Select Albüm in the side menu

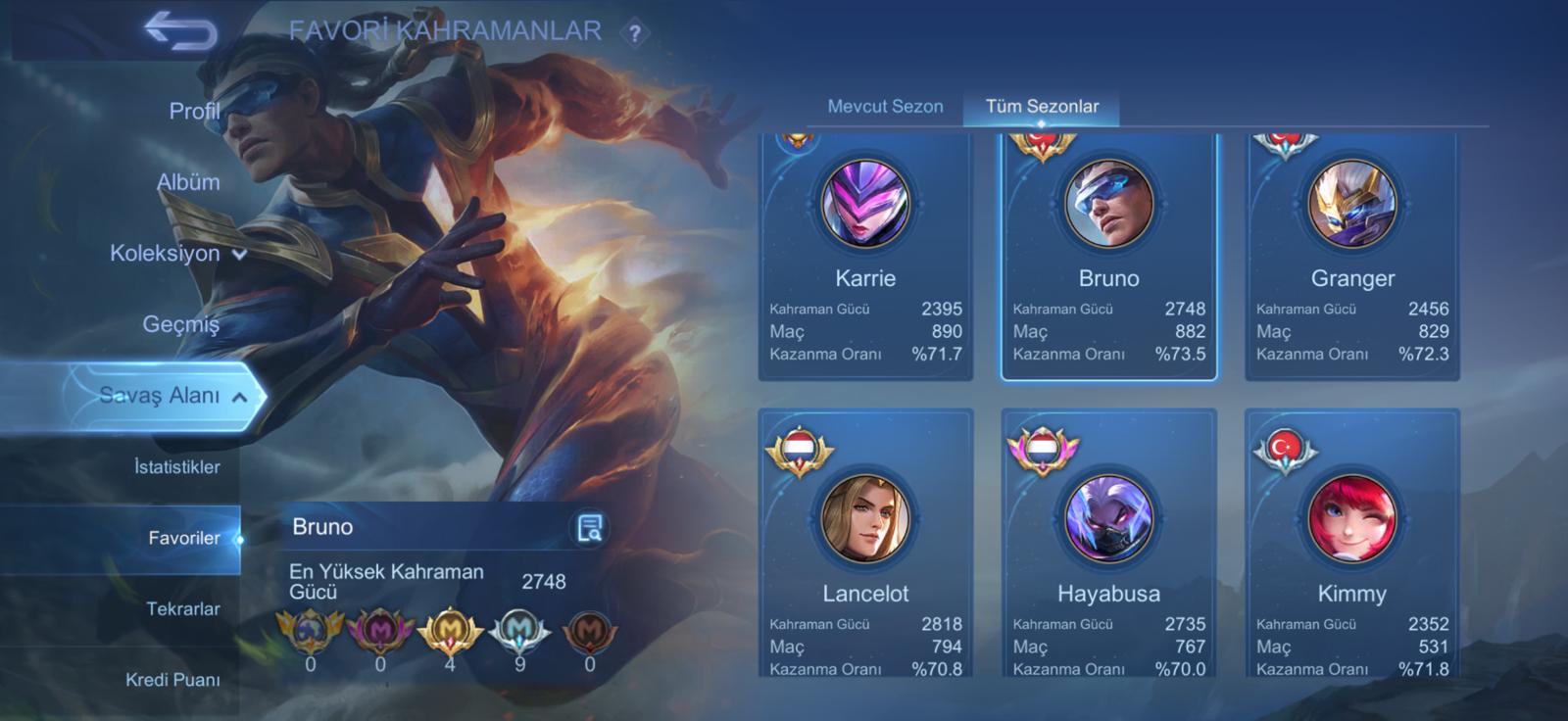tap(188, 182)
